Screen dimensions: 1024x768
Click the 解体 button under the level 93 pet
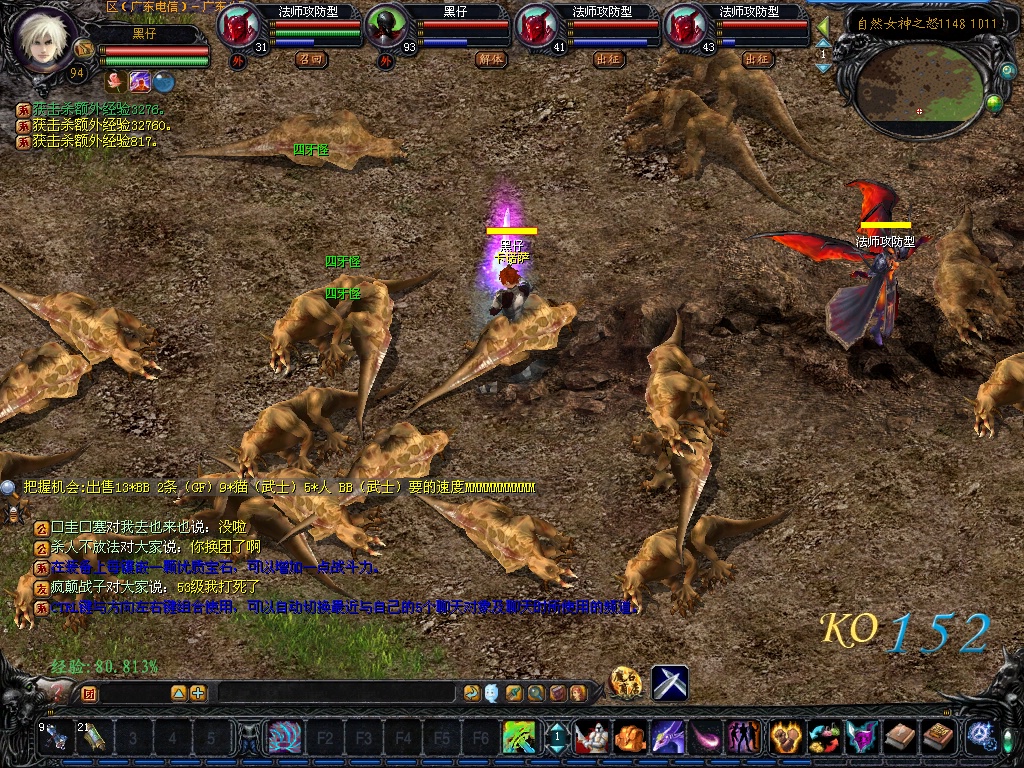click(x=491, y=59)
